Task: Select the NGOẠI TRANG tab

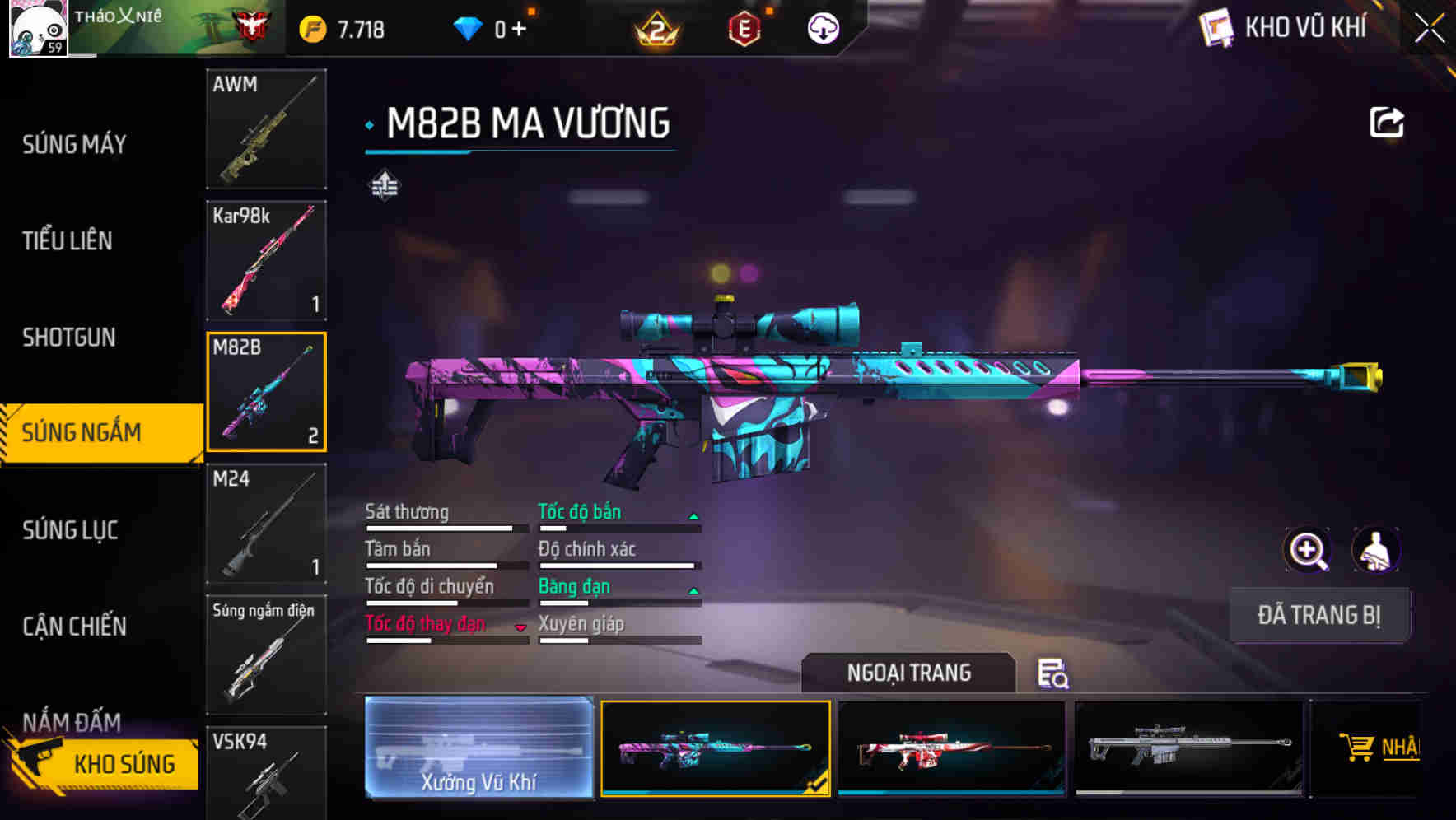Action: 909,672
